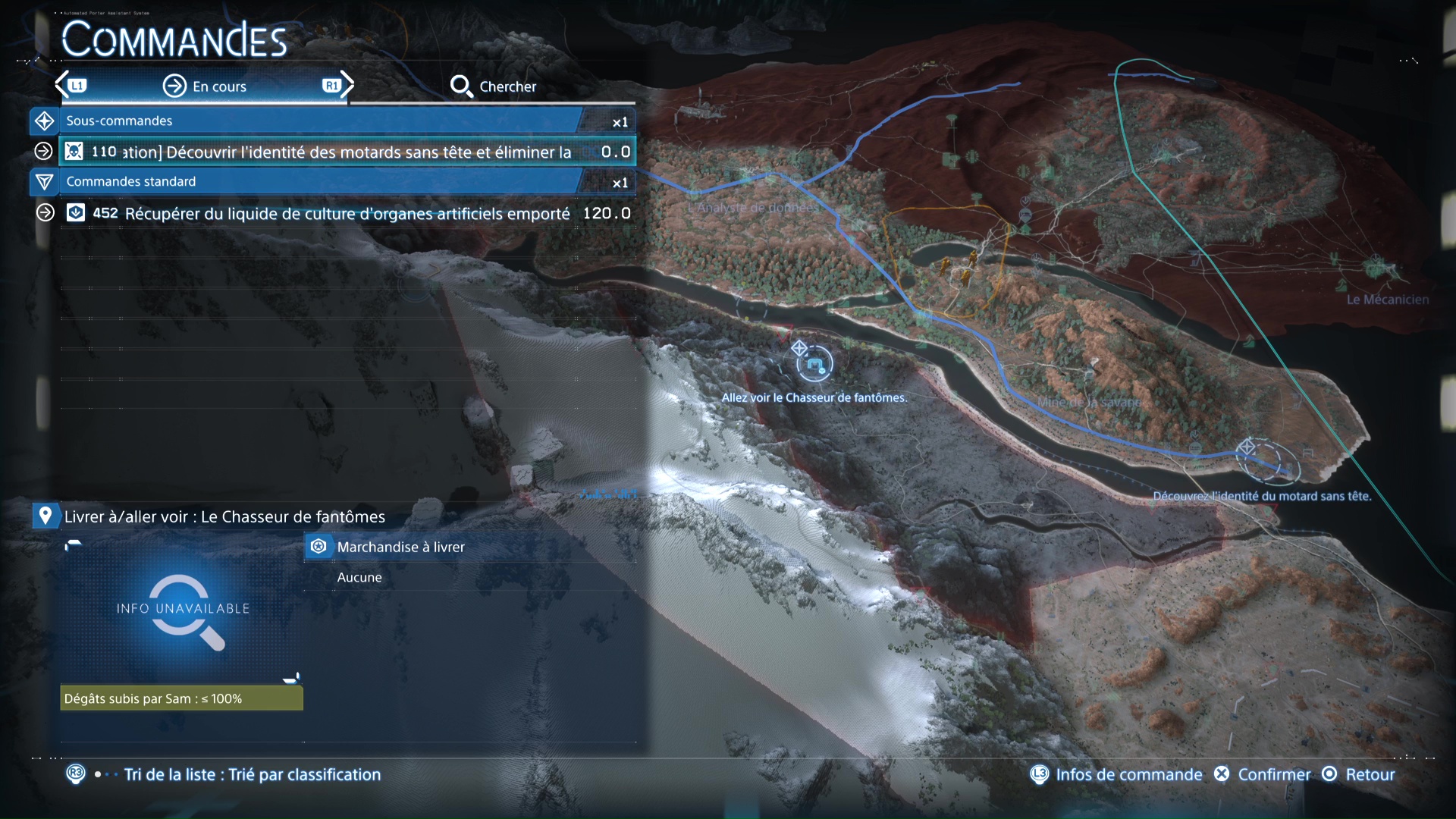The height and width of the screenshot is (819, 1456).
Task: Click the diamond icon on Sous-commandes header
Action: click(x=44, y=121)
